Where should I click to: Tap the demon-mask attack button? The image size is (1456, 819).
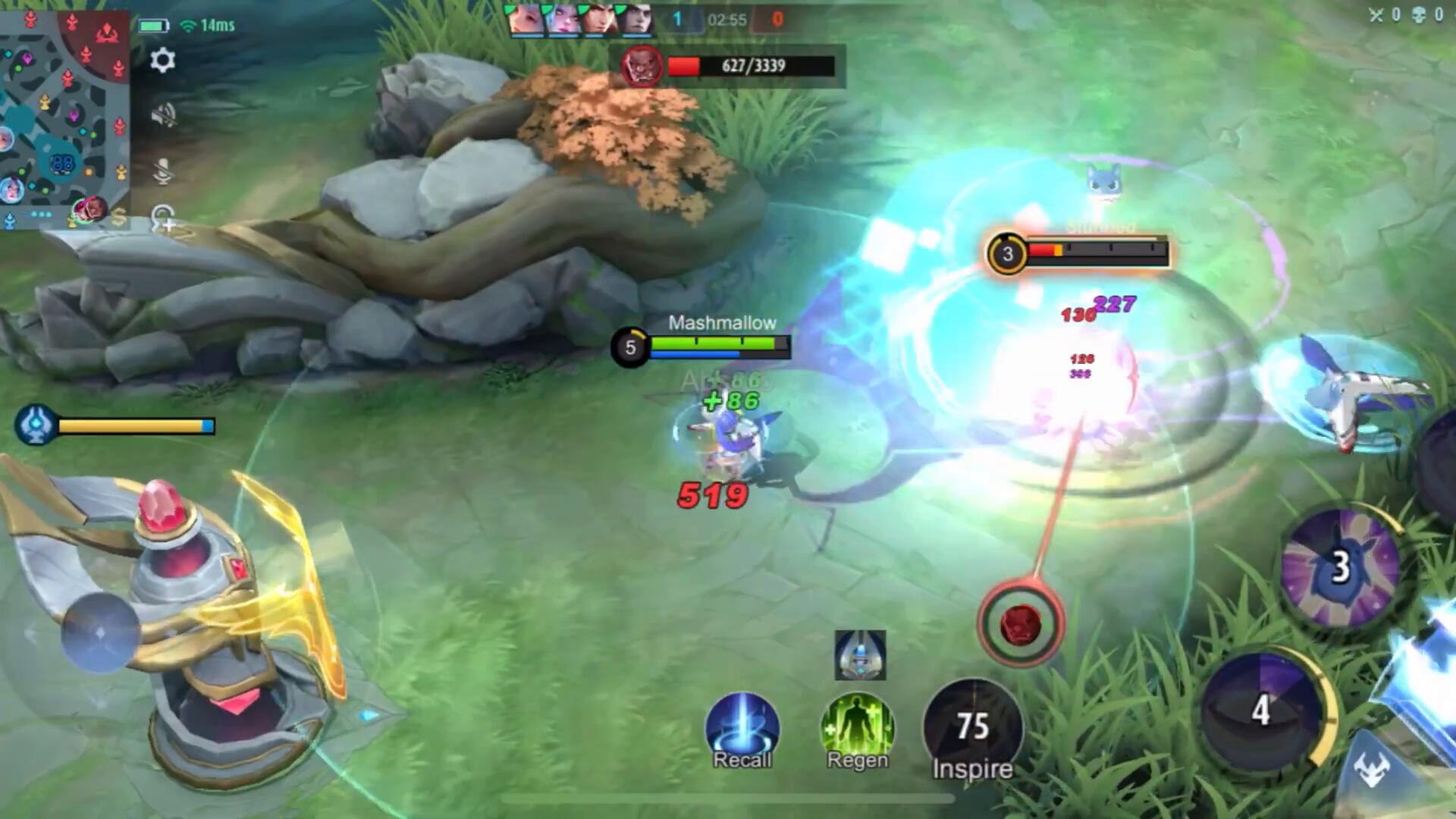pos(1373,770)
